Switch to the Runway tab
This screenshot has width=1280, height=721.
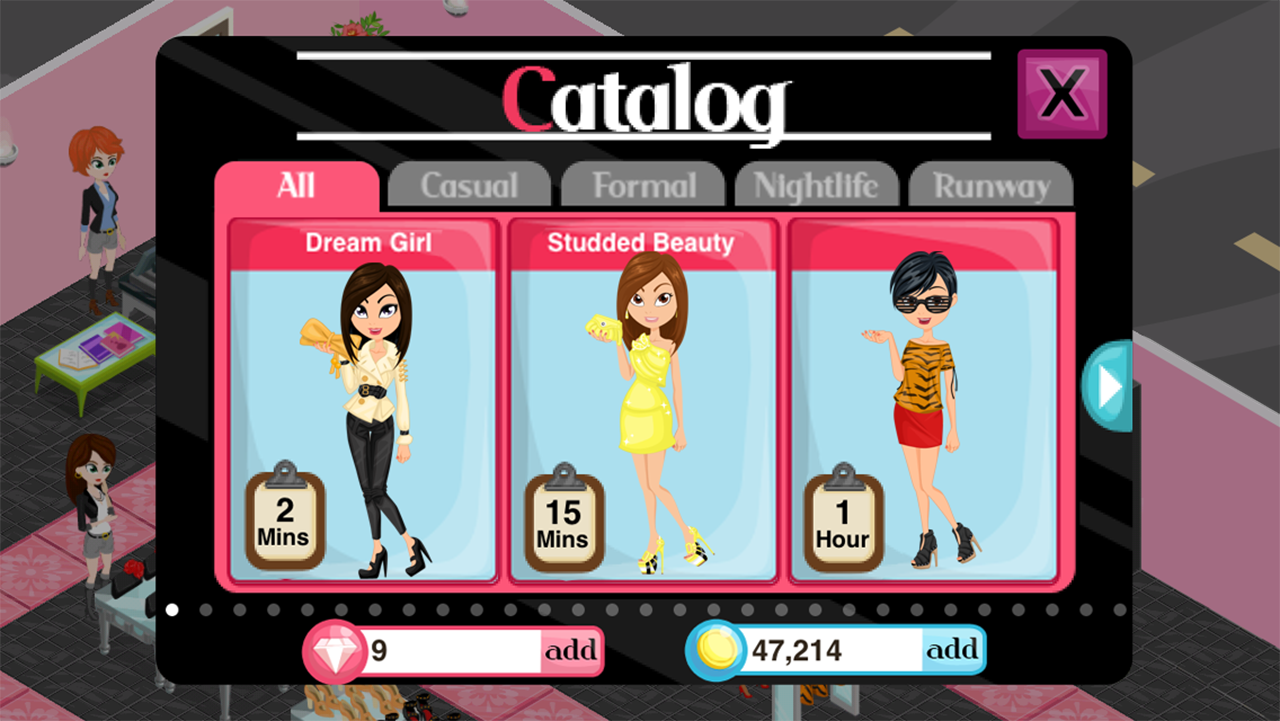(991, 186)
